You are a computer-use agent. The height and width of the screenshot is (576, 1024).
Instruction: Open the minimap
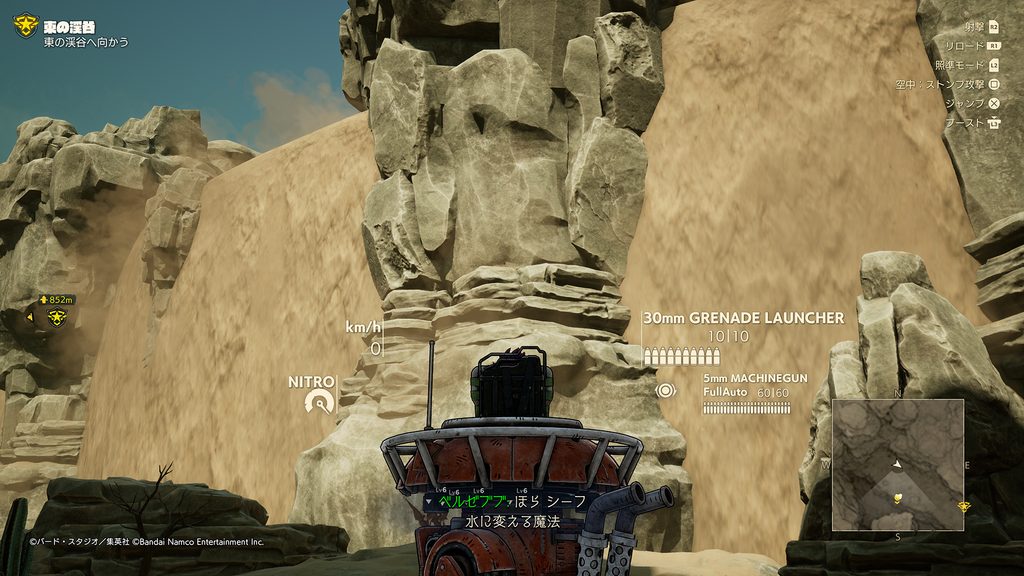point(897,464)
